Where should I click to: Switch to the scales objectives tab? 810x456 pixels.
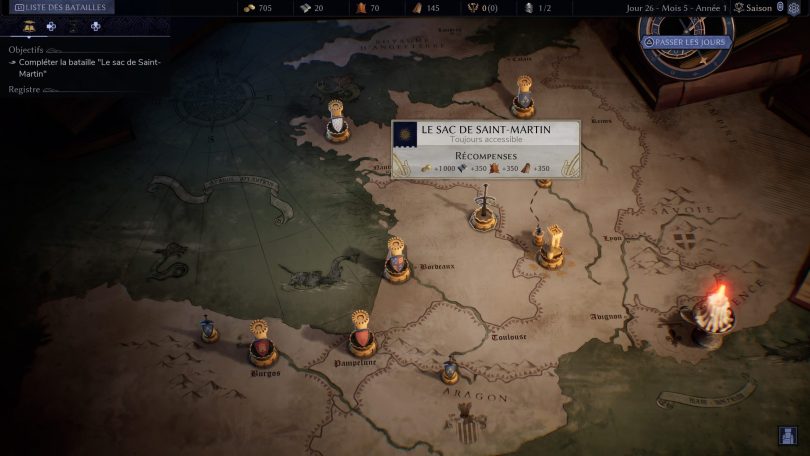(x=30, y=27)
